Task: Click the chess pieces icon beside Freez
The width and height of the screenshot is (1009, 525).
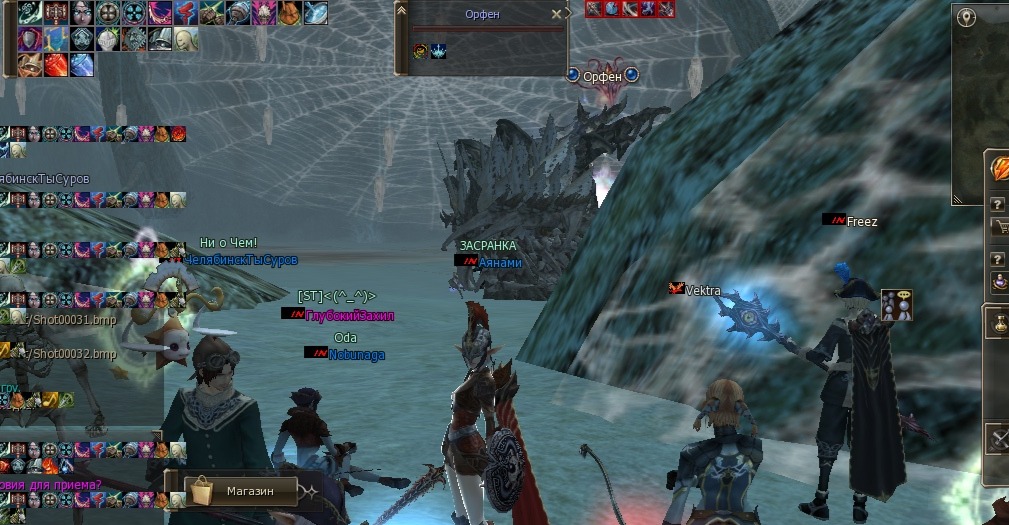Action: pos(896,305)
